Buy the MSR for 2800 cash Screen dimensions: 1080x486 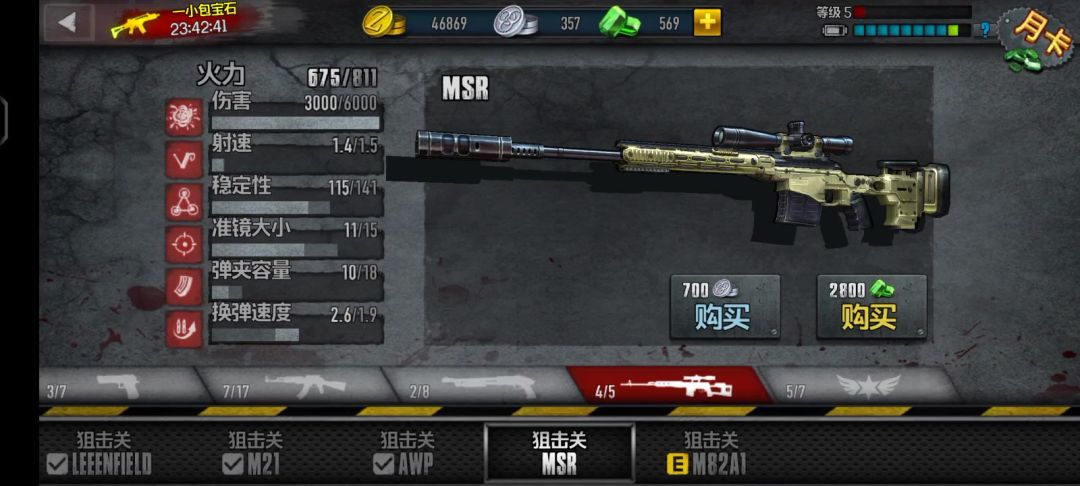point(871,307)
